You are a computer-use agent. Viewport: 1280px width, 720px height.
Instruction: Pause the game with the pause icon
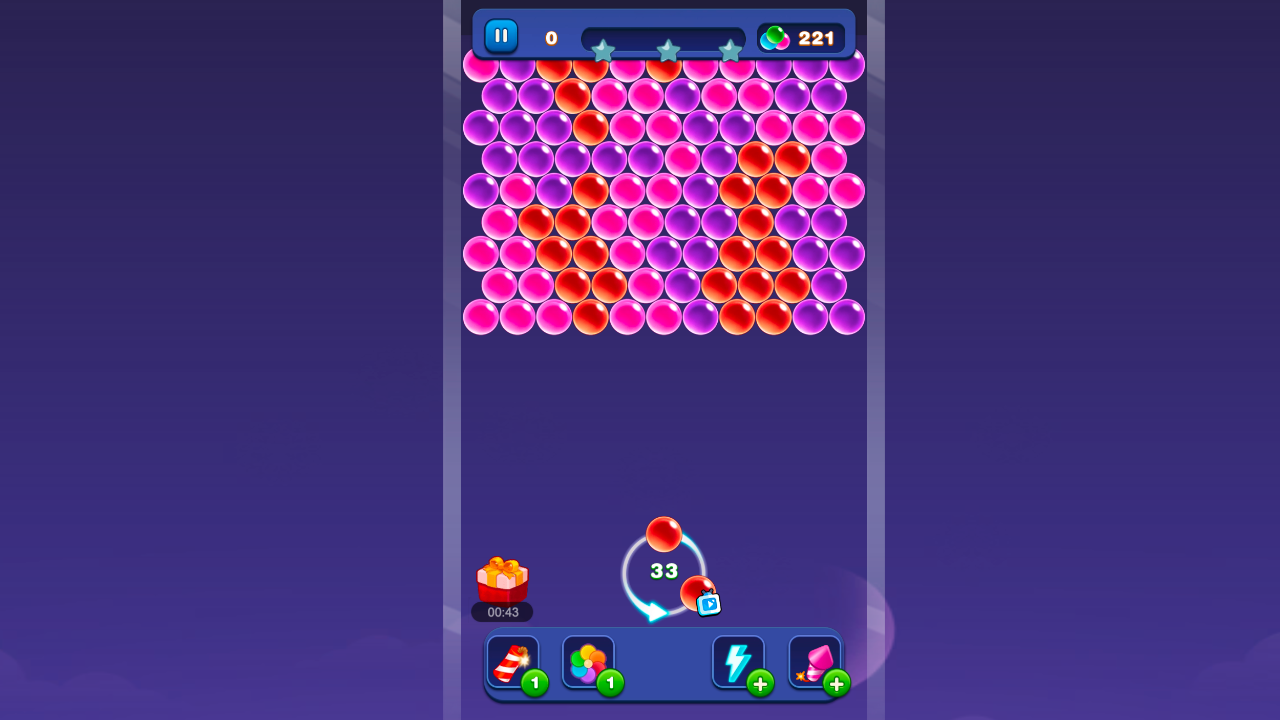501,36
